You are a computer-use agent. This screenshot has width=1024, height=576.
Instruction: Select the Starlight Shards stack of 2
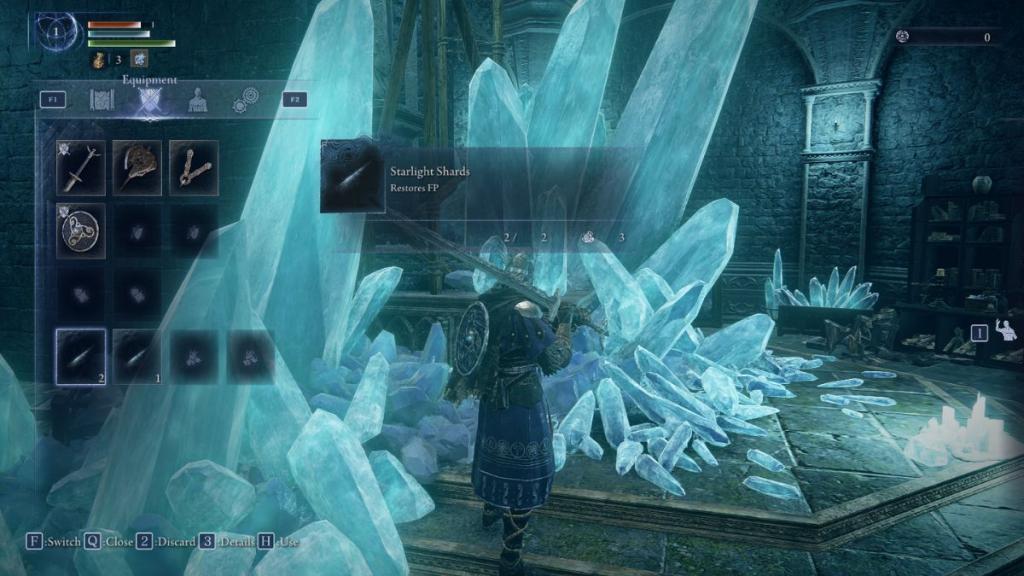click(80, 357)
